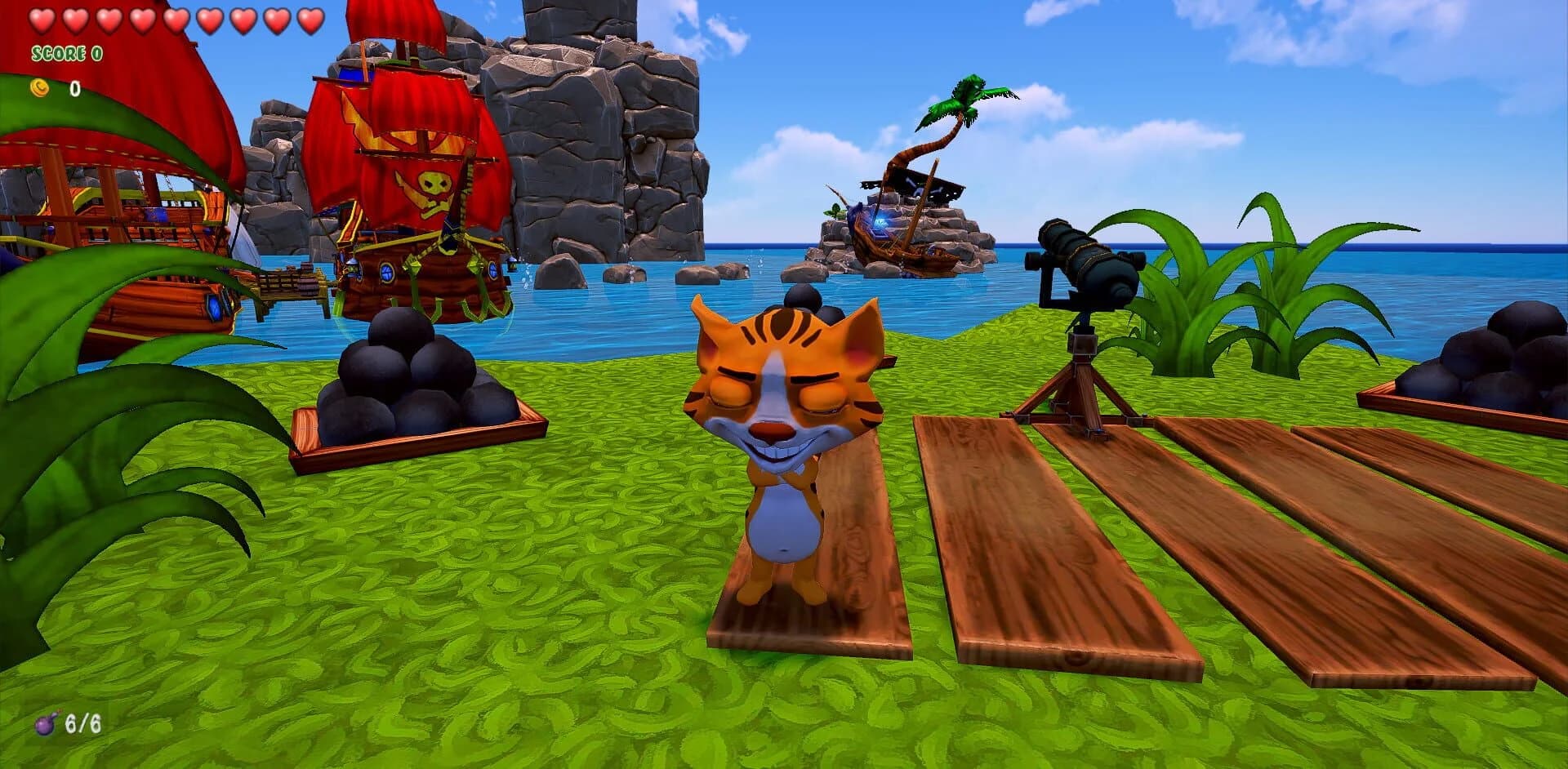Click the last heart on the health row
The width and height of the screenshot is (1568, 769).
(307, 20)
